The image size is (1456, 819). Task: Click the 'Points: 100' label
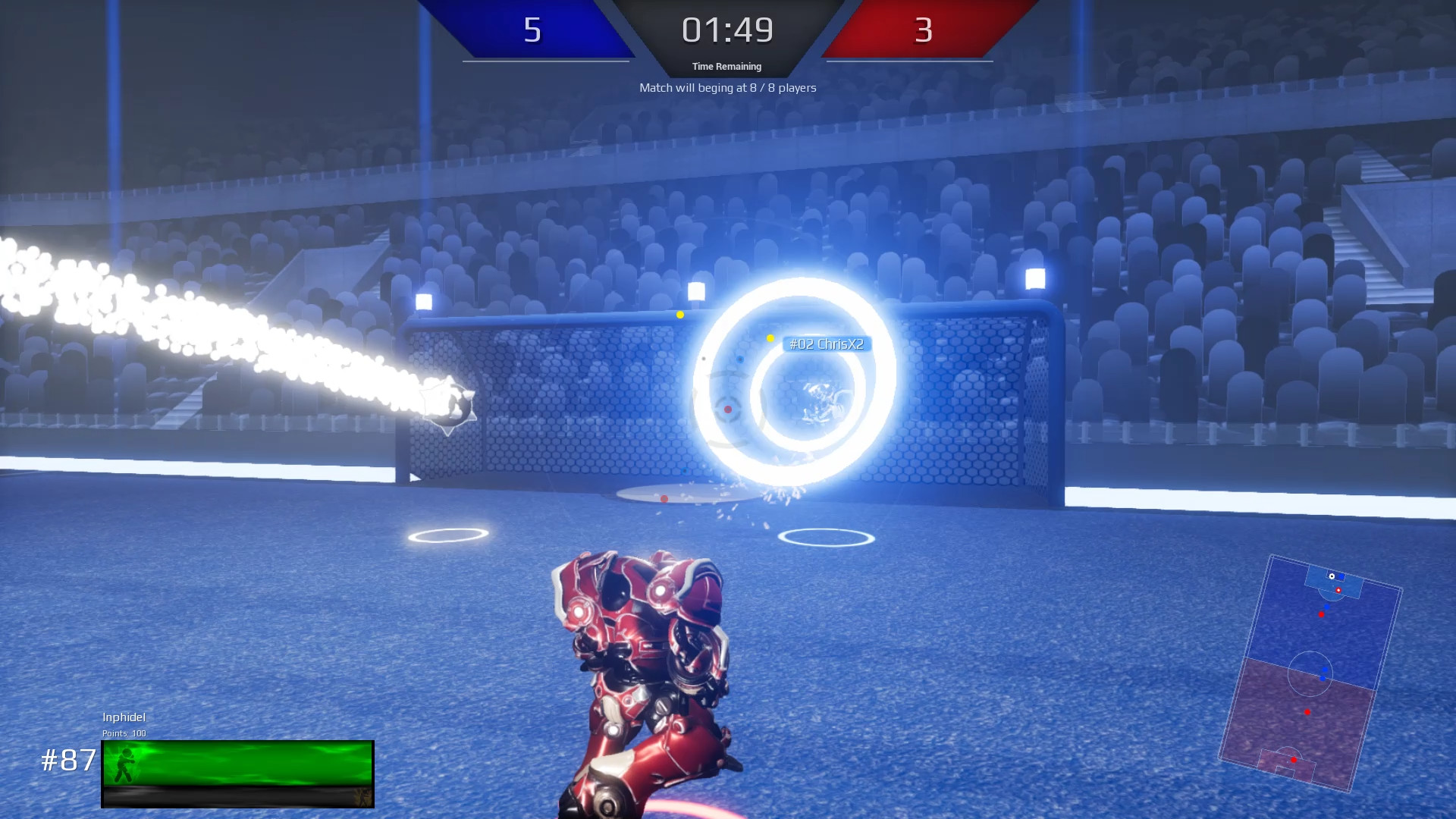[x=124, y=733]
